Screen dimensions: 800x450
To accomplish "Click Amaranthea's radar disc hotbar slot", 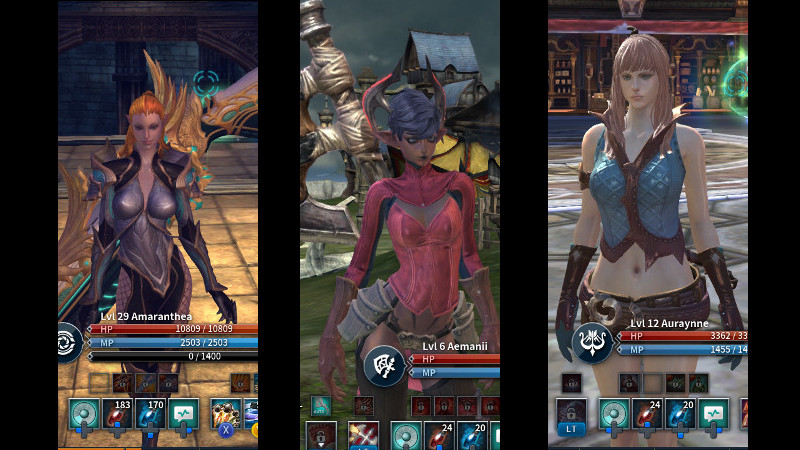I will tap(84, 414).
